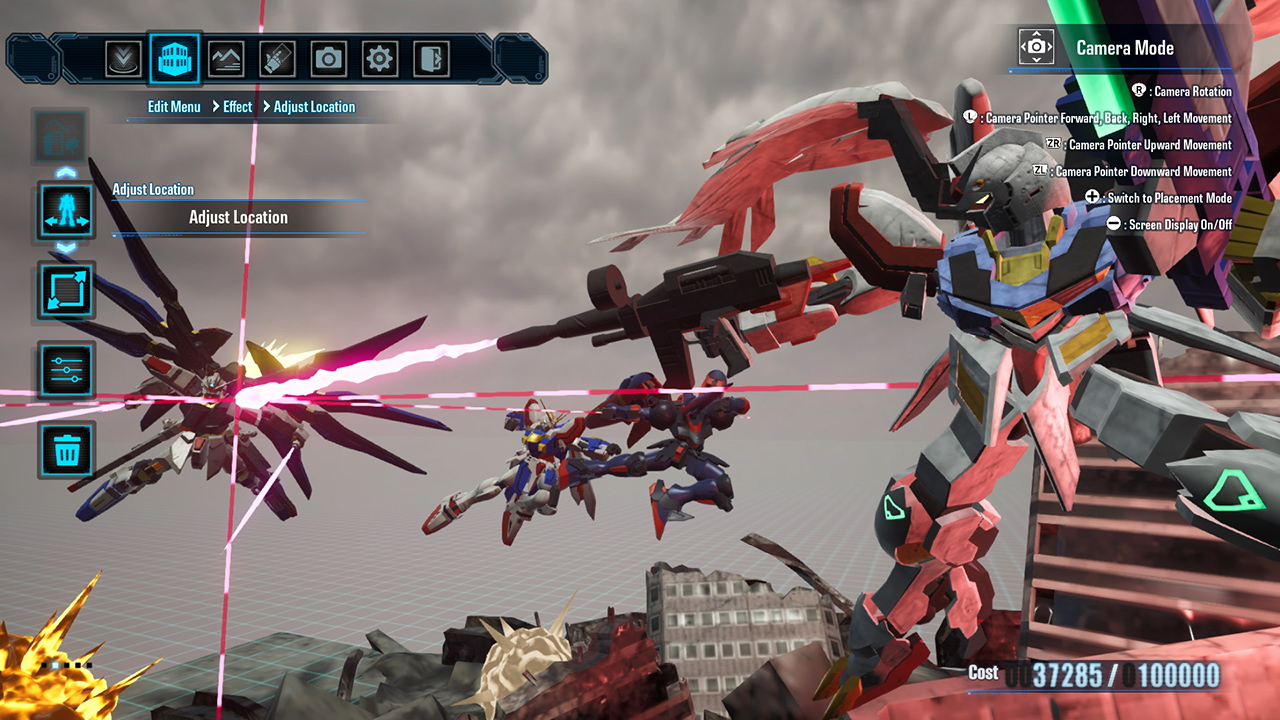Viewport: 1280px width, 720px height.
Task: Select the rotation arrows icon in the left sidebar
Action: click(64, 290)
